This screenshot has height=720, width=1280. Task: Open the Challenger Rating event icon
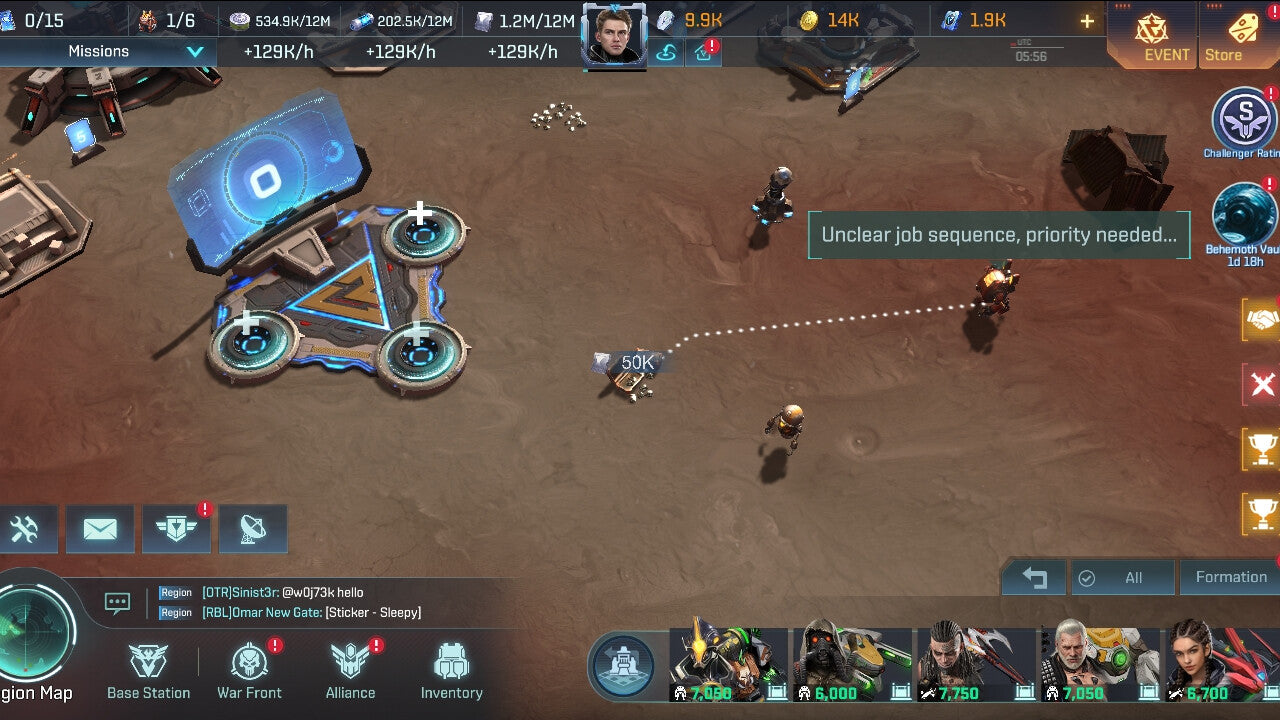pos(1243,121)
